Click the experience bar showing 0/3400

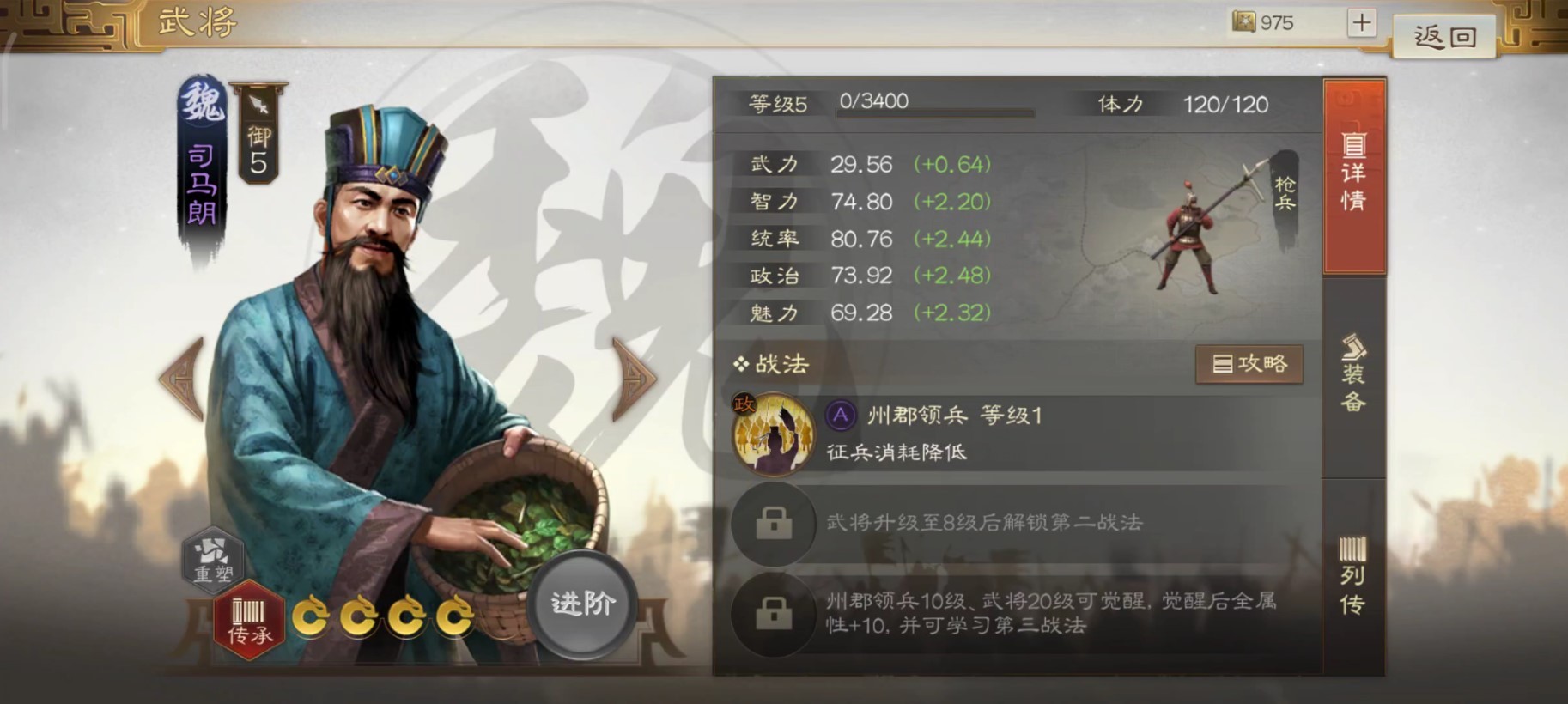pos(936,108)
